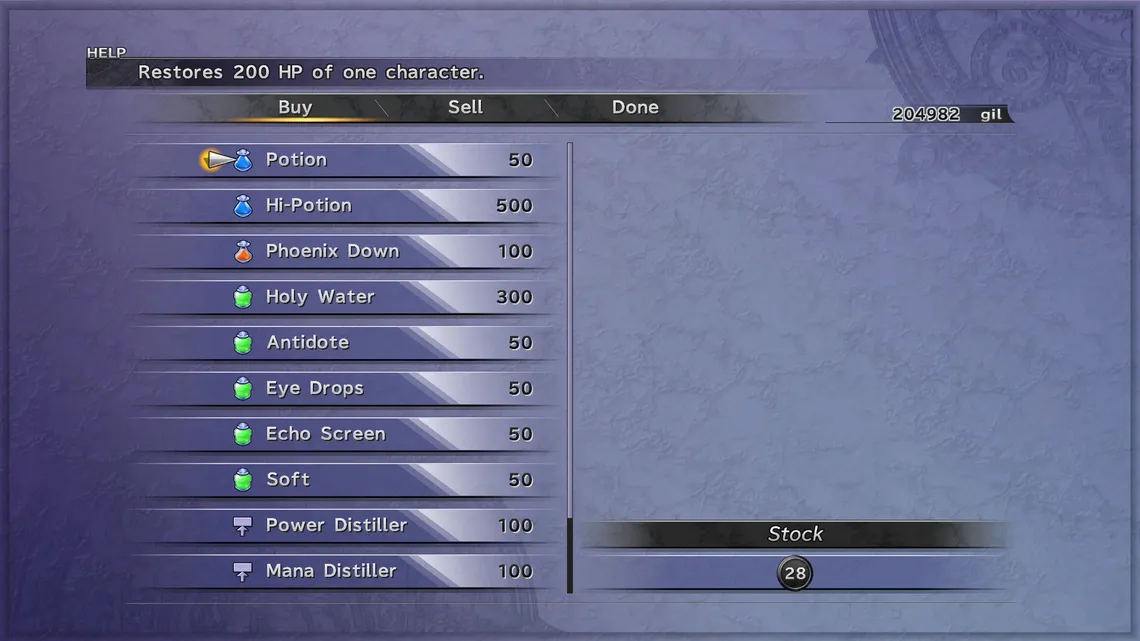
Task: Choose Done to exit shop
Action: click(635, 107)
